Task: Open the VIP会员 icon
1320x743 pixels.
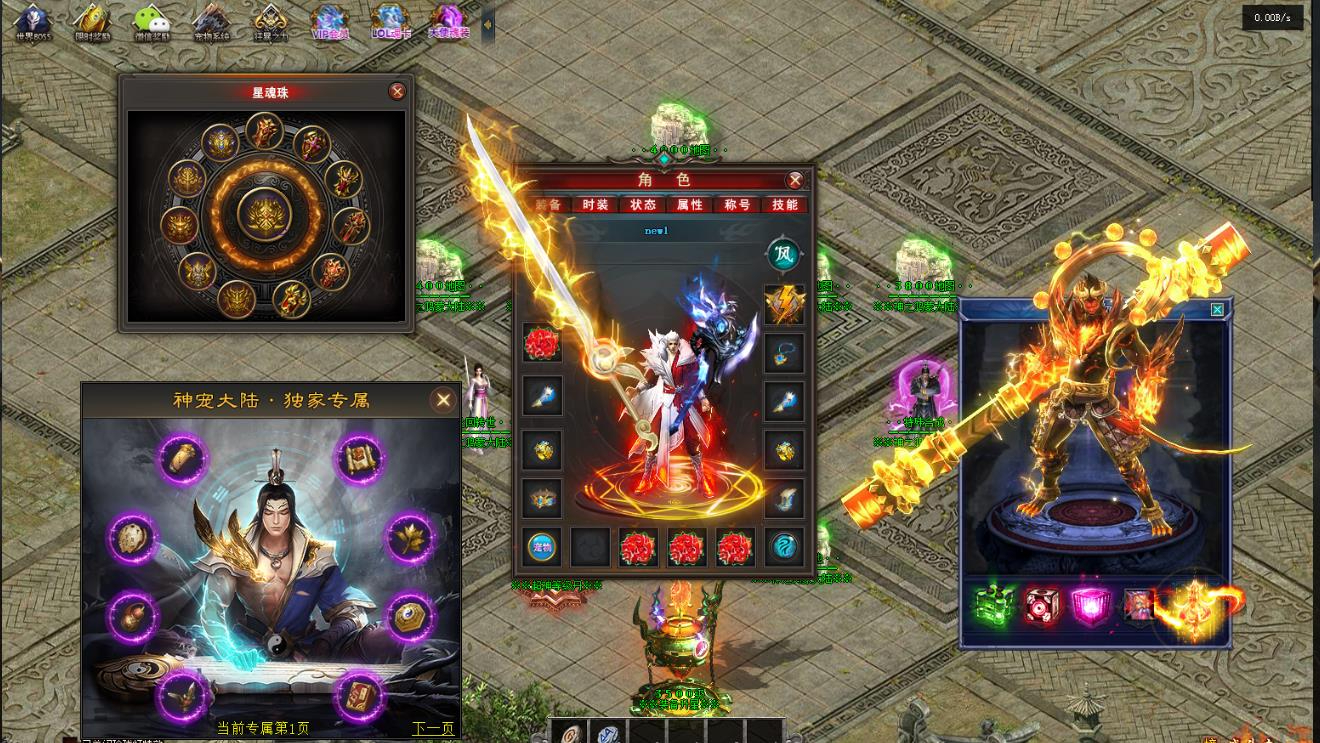Action: (x=330, y=22)
